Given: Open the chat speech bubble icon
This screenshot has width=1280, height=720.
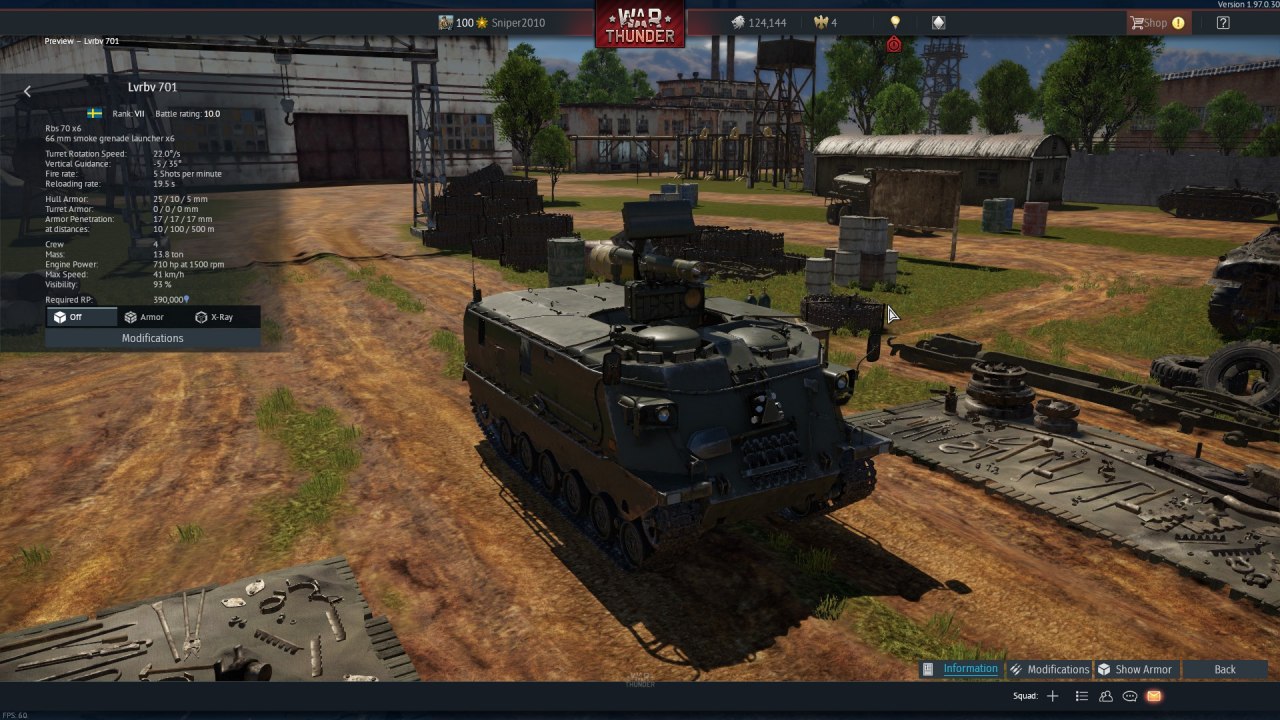Looking at the screenshot, I should 1130,696.
